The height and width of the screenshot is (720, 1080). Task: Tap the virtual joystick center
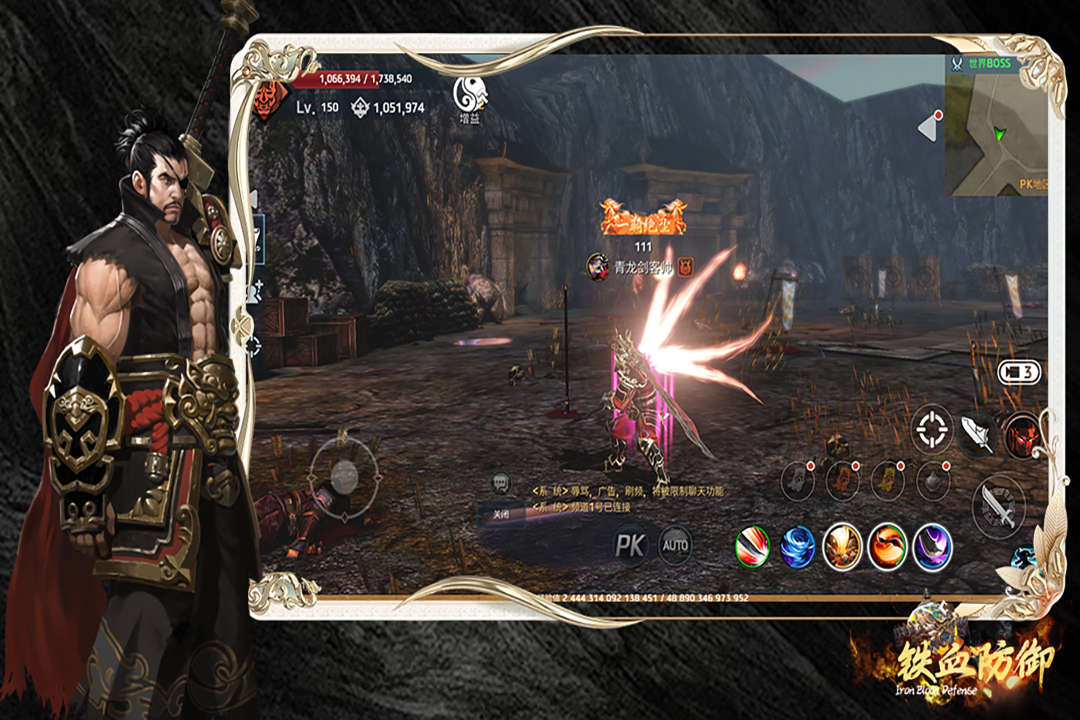pyautogui.click(x=344, y=473)
